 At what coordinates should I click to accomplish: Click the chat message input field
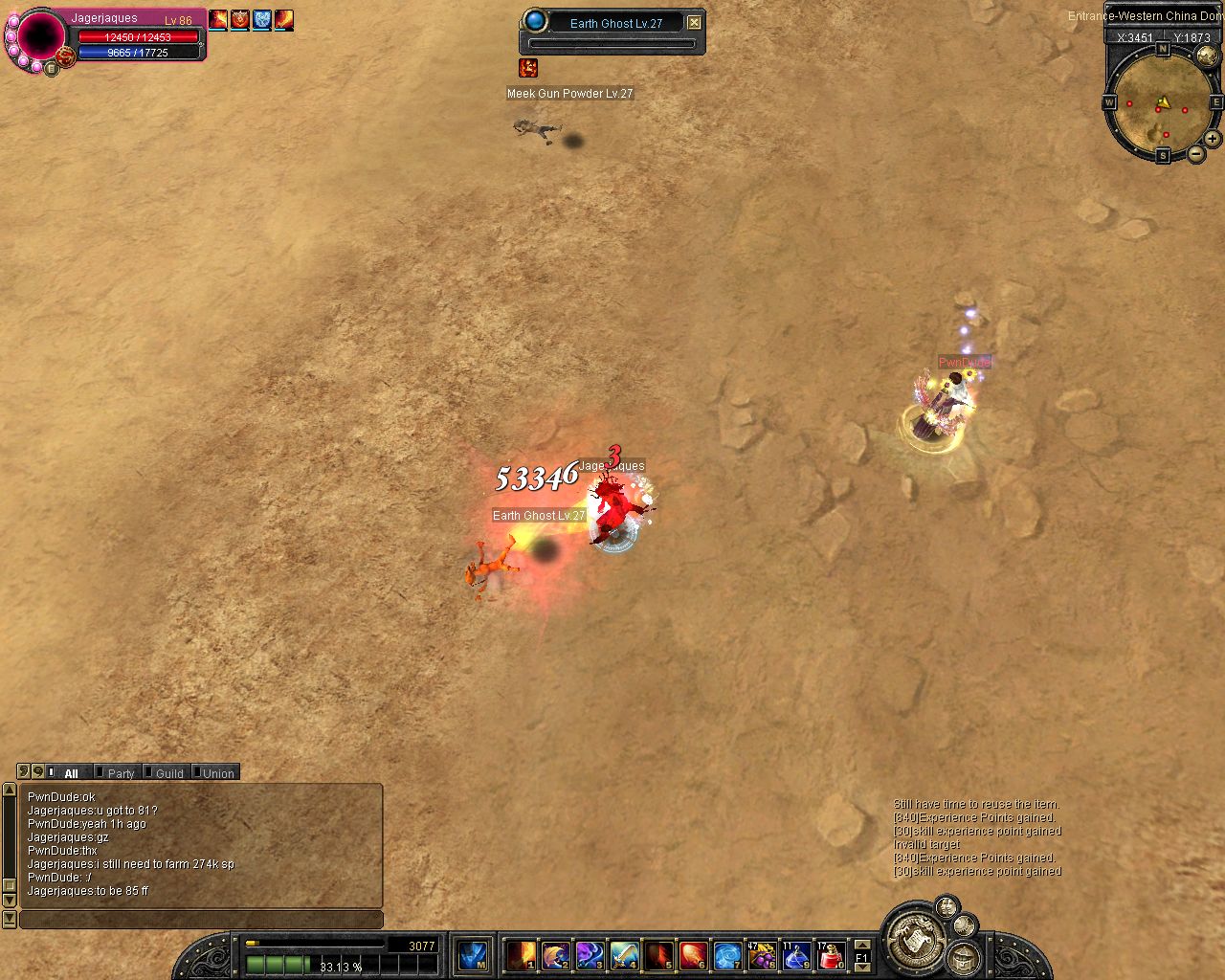[201, 920]
